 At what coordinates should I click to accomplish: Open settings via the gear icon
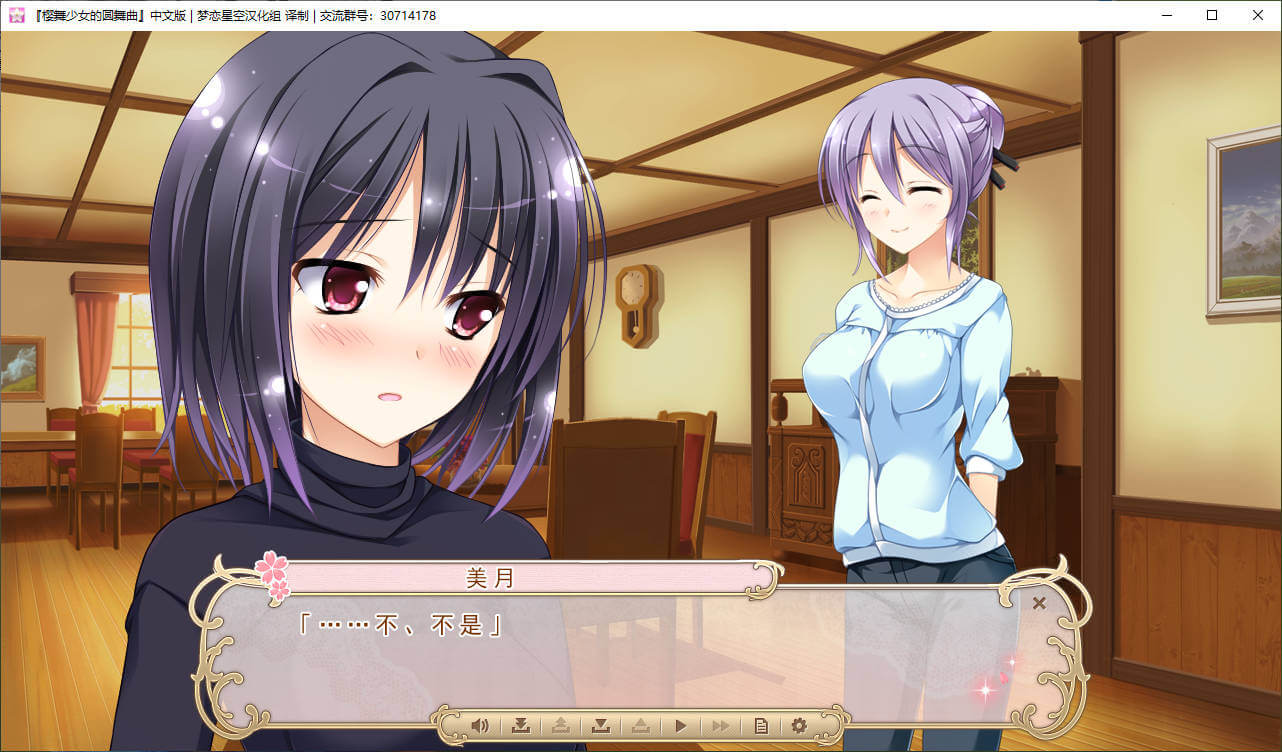(799, 725)
